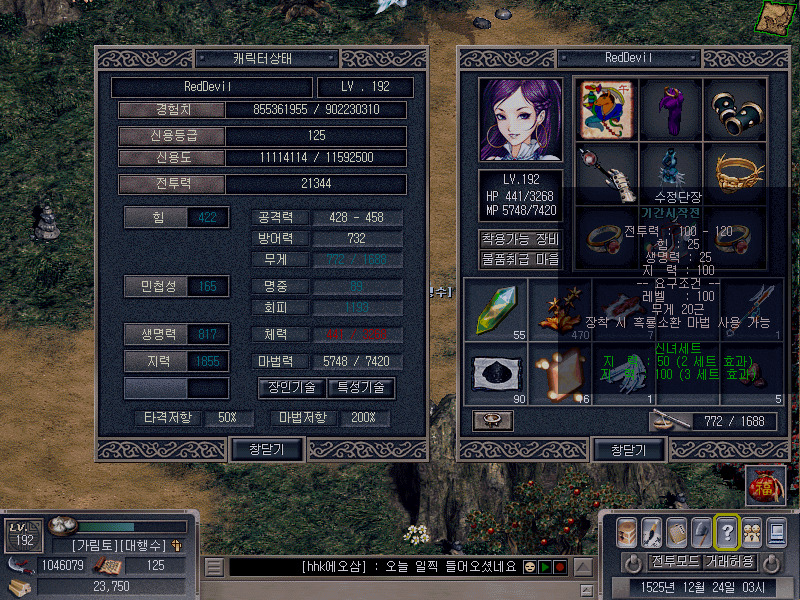Click the 지력 intelligence stat button

(155, 361)
